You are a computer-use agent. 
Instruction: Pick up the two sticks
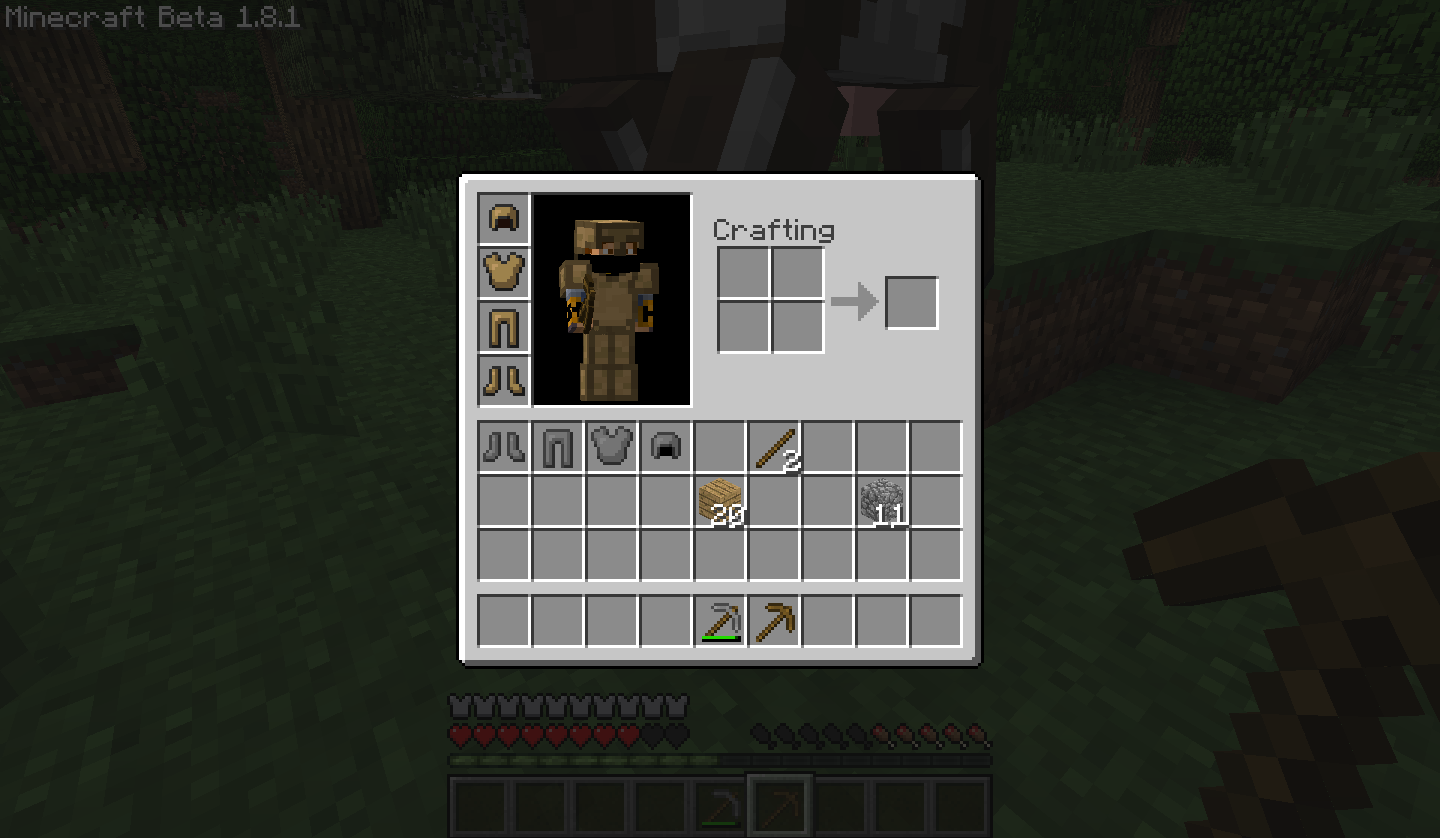pos(774,447)
